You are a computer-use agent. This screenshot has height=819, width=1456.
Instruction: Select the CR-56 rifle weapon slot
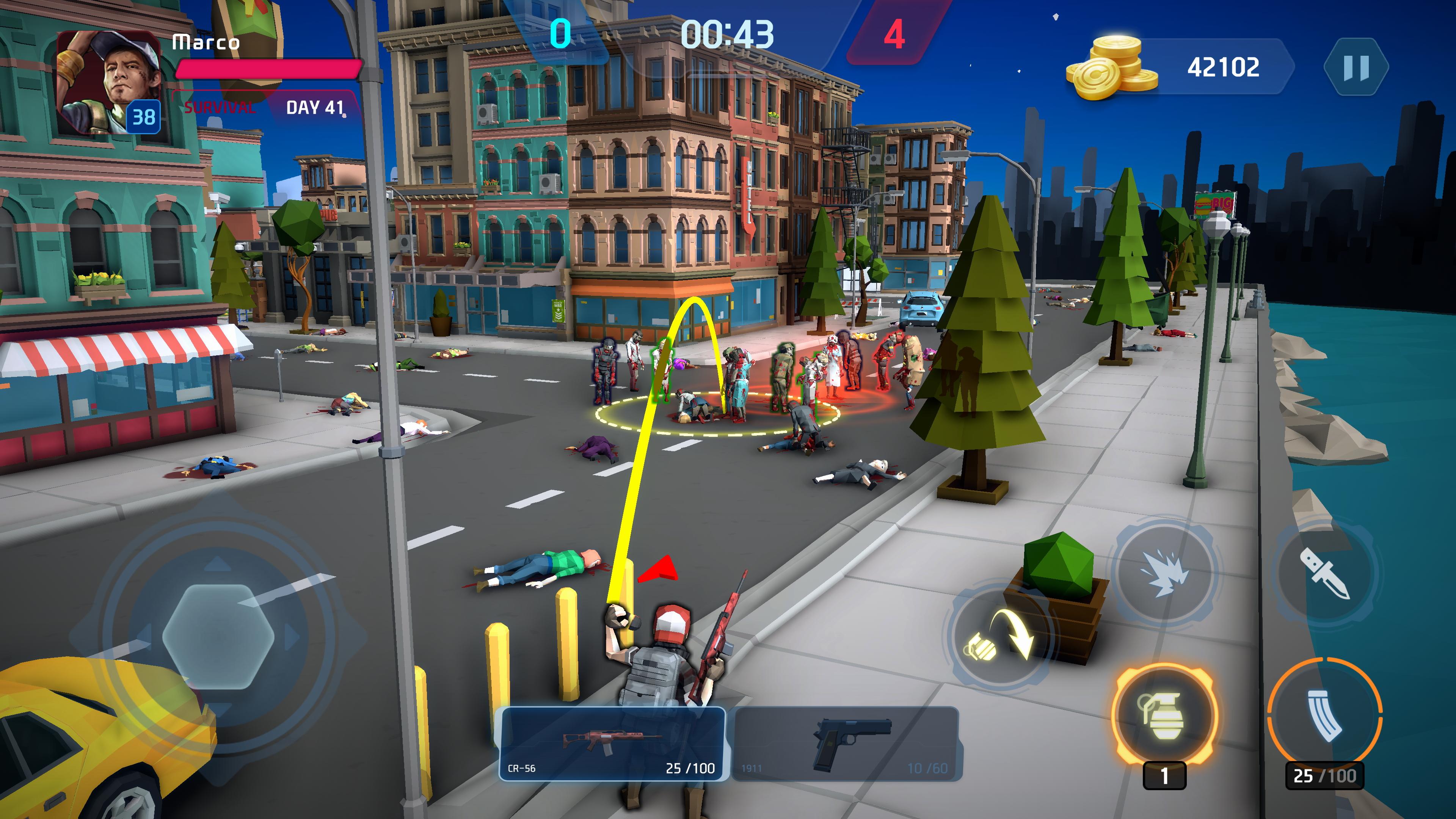tap(612, 744)
